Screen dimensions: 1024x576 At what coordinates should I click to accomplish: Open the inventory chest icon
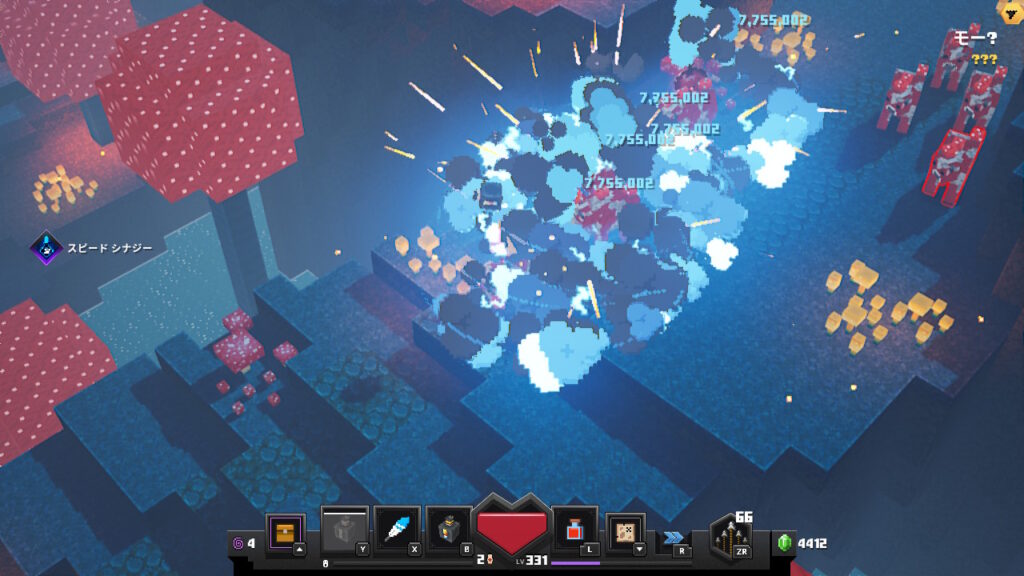[x=286, y=531]
